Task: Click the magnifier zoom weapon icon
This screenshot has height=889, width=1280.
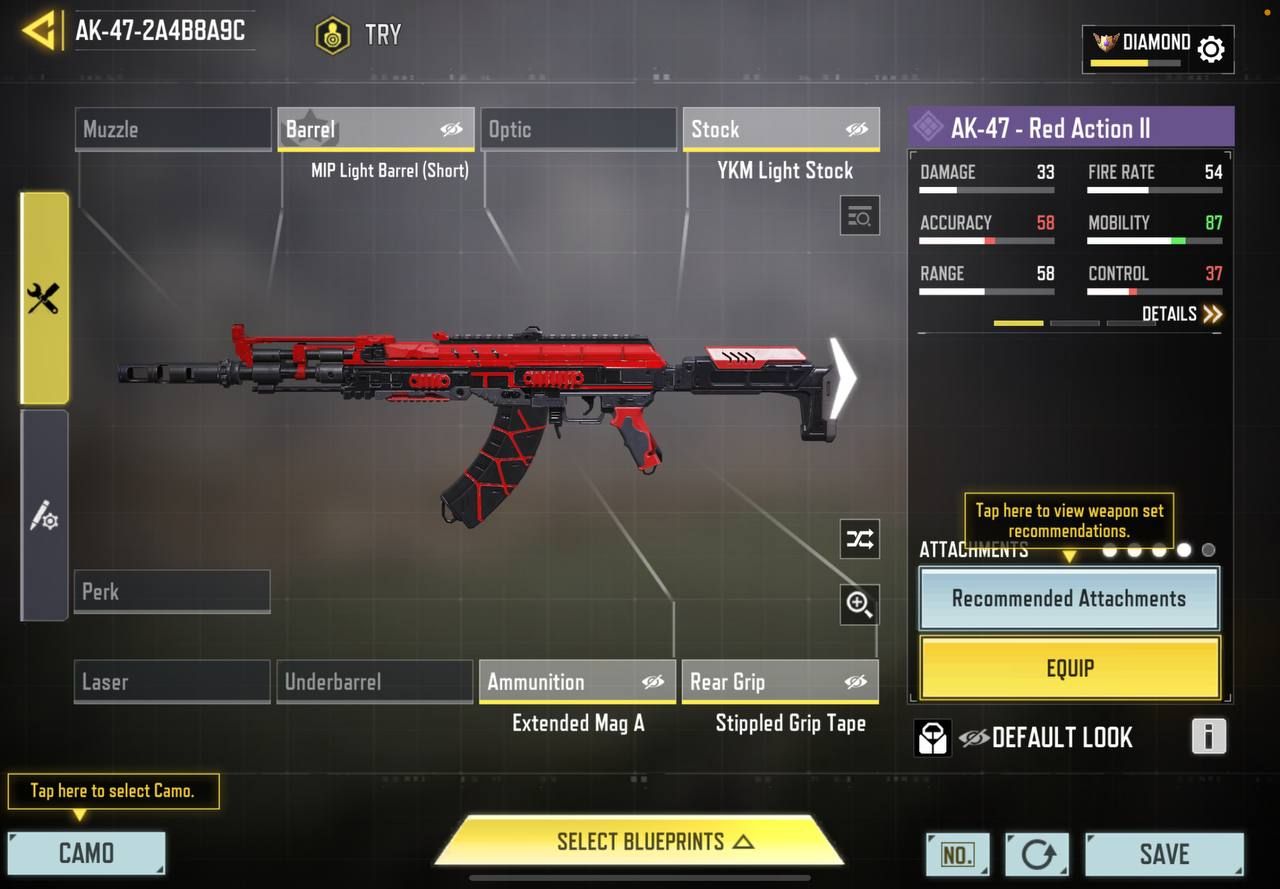Action: tap(859, 604)
